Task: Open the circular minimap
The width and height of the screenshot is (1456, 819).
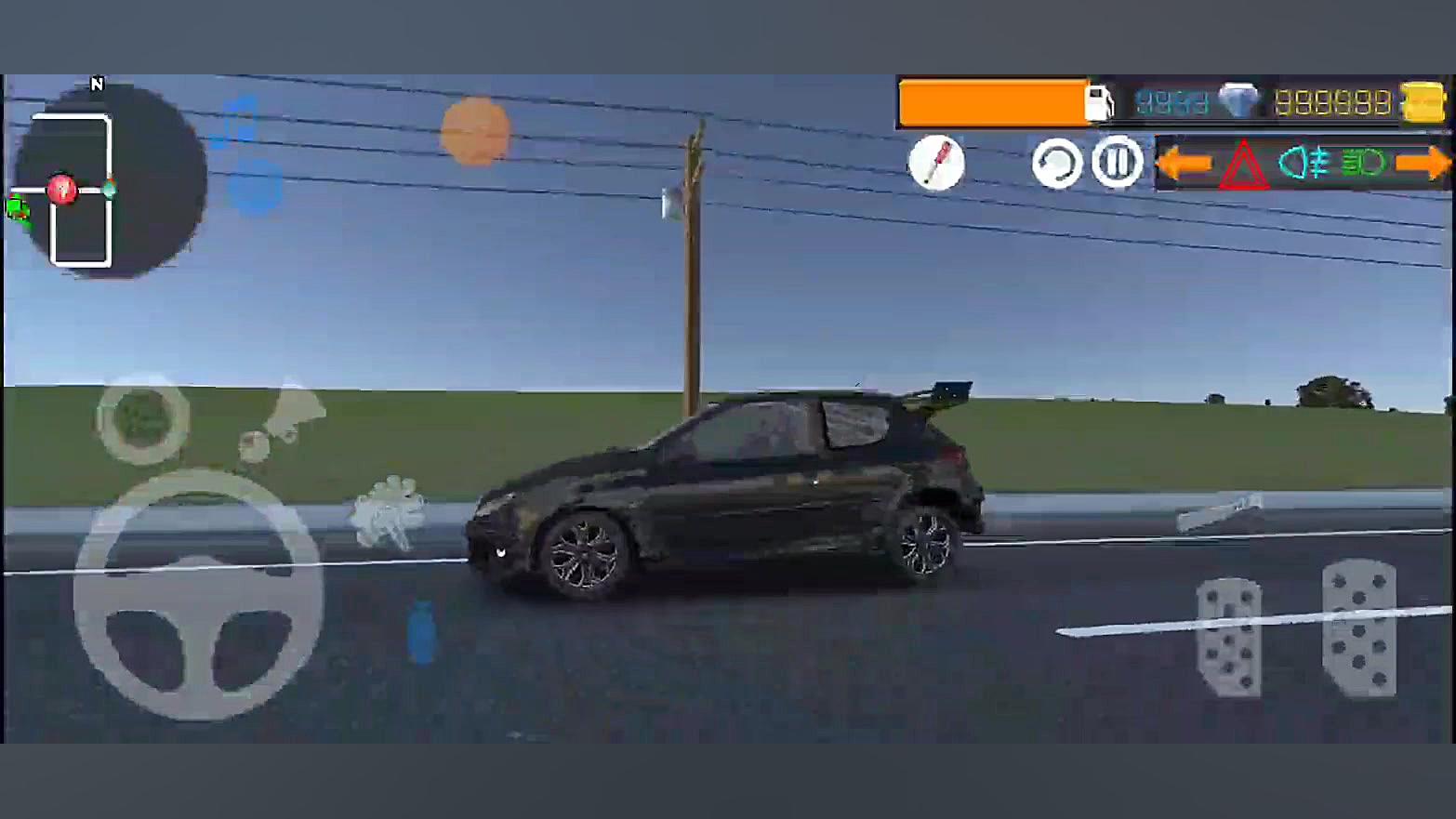Action: click(110, 181)
